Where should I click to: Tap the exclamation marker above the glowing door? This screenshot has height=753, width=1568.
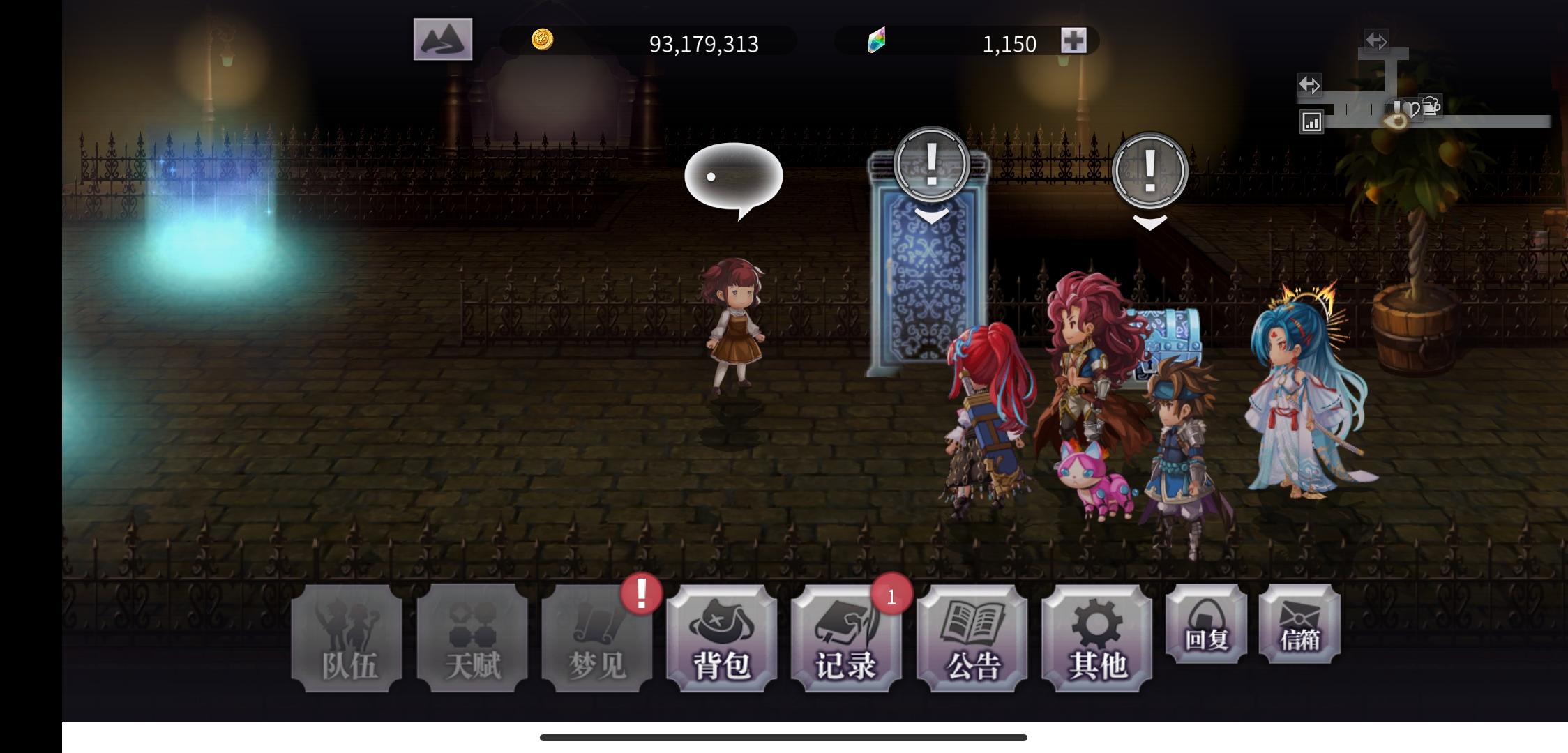(x=933, y=165)
